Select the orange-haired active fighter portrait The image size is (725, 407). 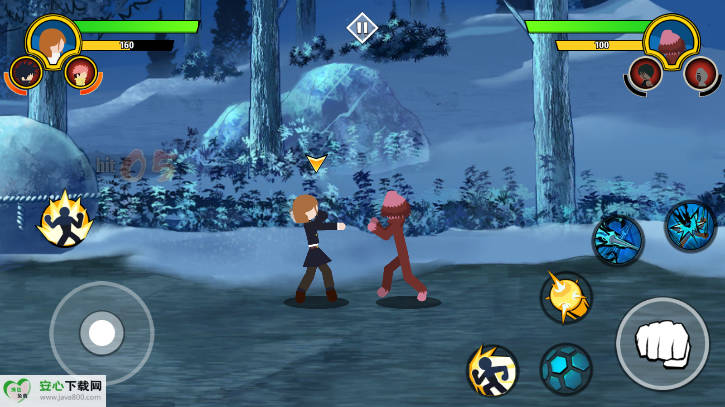pos(52,40)
